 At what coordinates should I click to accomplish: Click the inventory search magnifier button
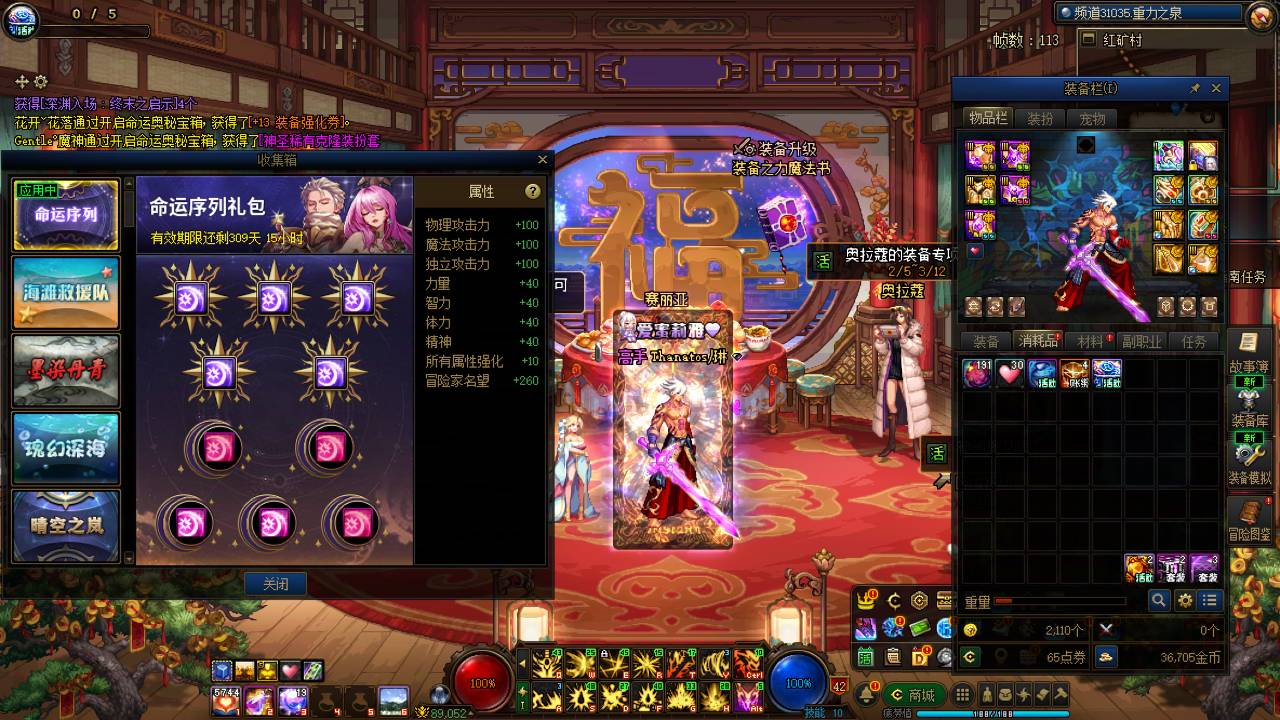coord(1158,600)
